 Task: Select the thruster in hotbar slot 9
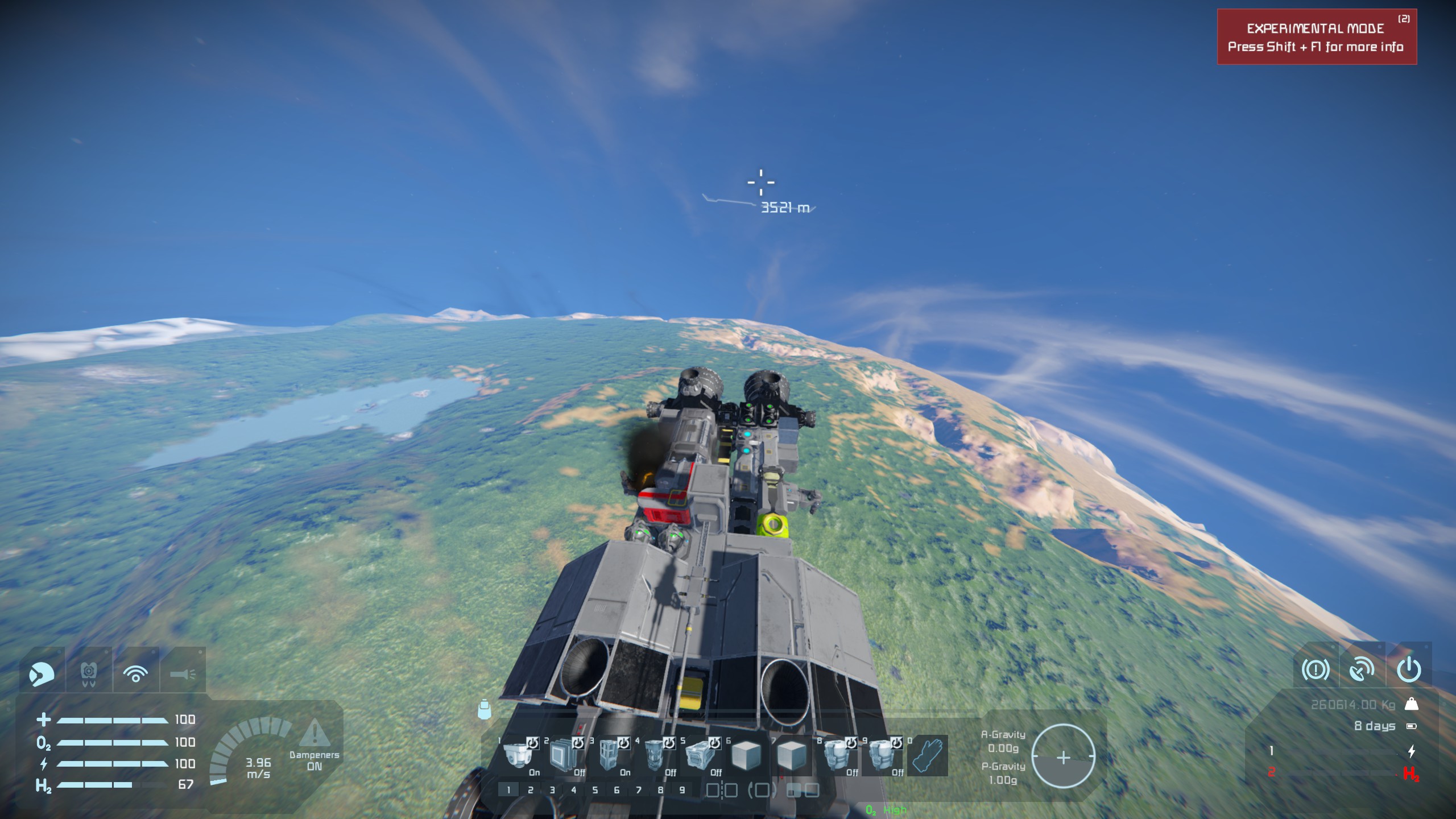[883, 755]
